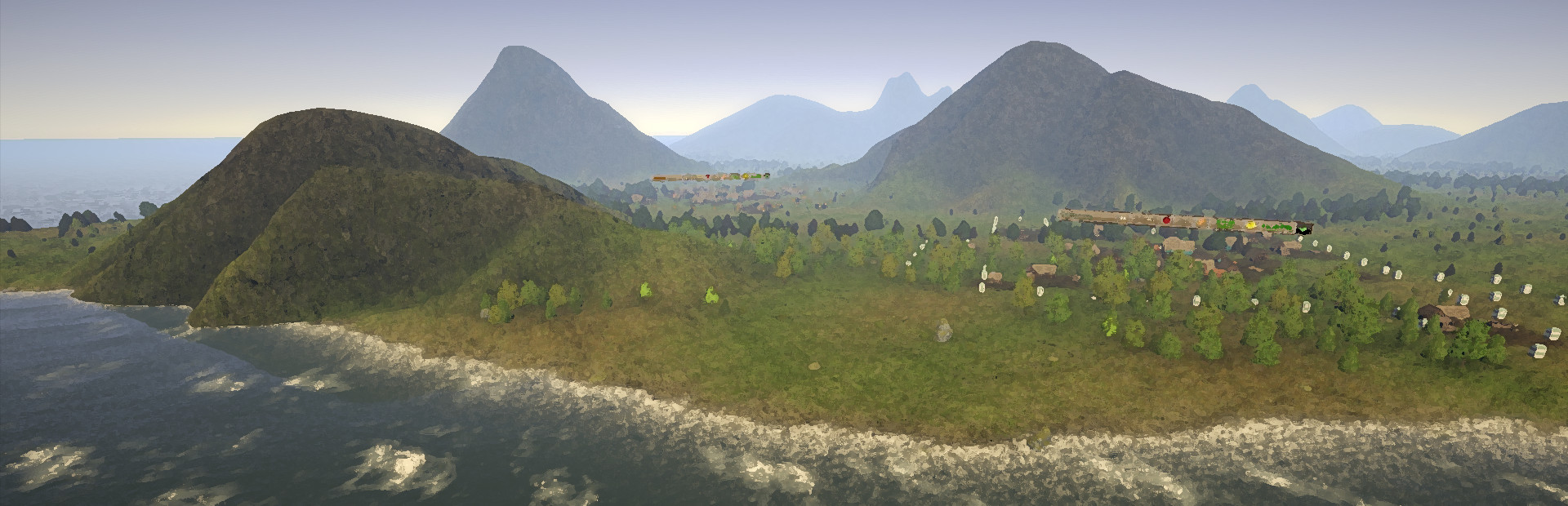Click the yellow fruit icon on the nearer banner
Viewport: 1568px width, 506px height.
click(1249, 224)
